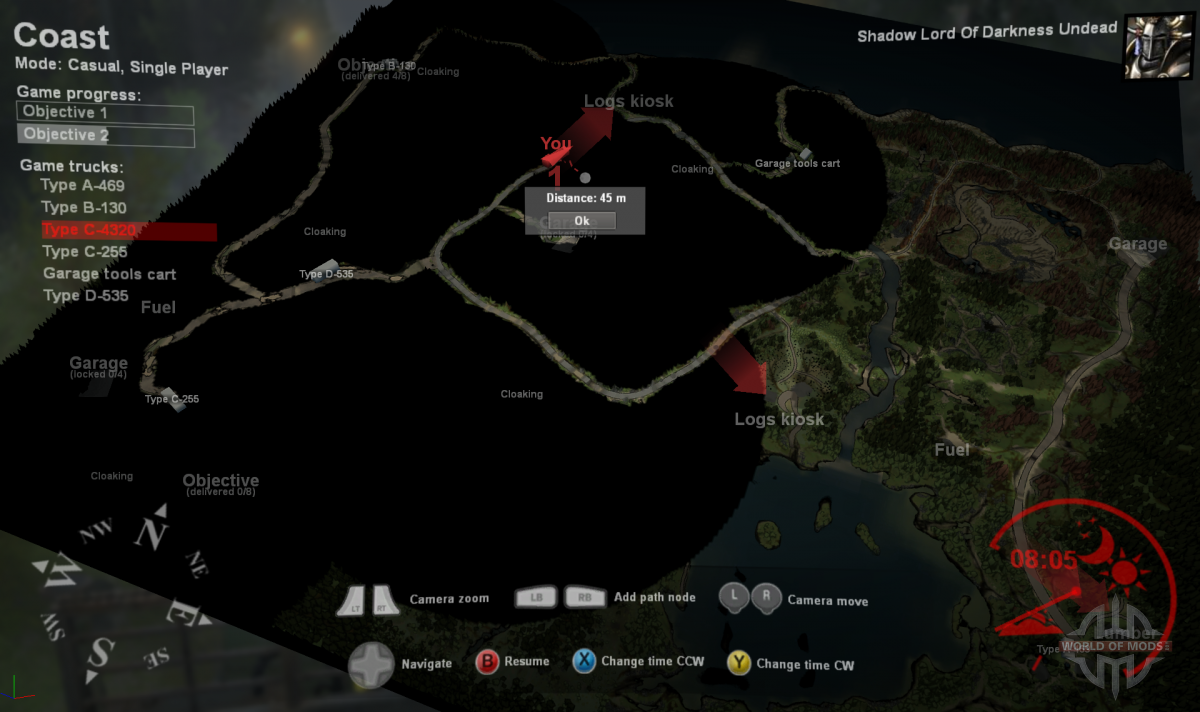1200x712 pixels.
Task: Select Garage tools cart in the truck list
Action: click(109, 274)
